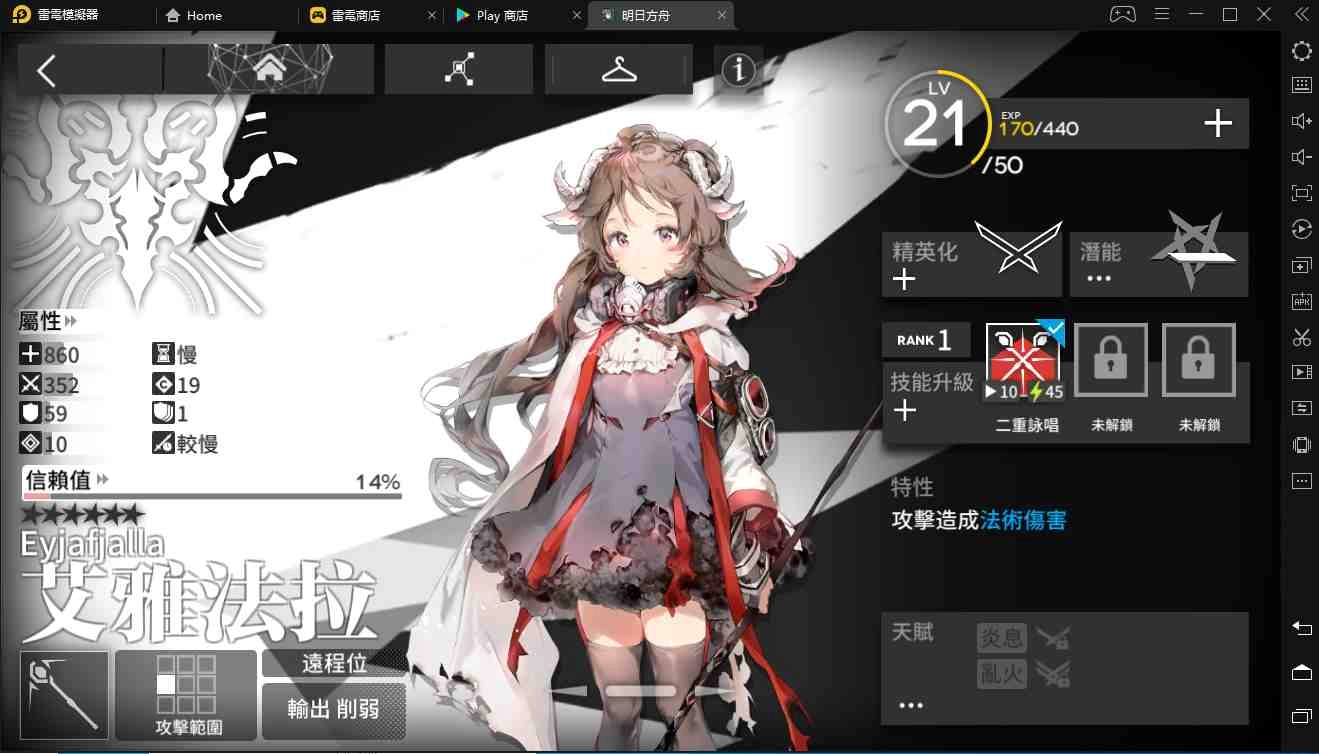Open the APK install tool in sidebar
Viewport: 1319px width, 754px height.
(1301, 301)
